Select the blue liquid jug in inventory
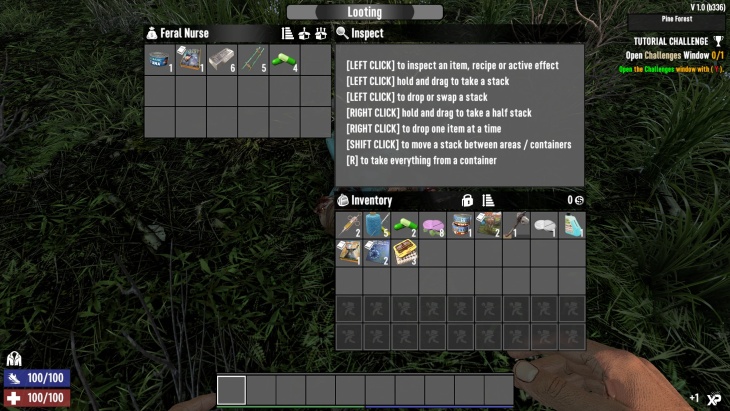This screenshot has height=411, width=730. point(572,226)
